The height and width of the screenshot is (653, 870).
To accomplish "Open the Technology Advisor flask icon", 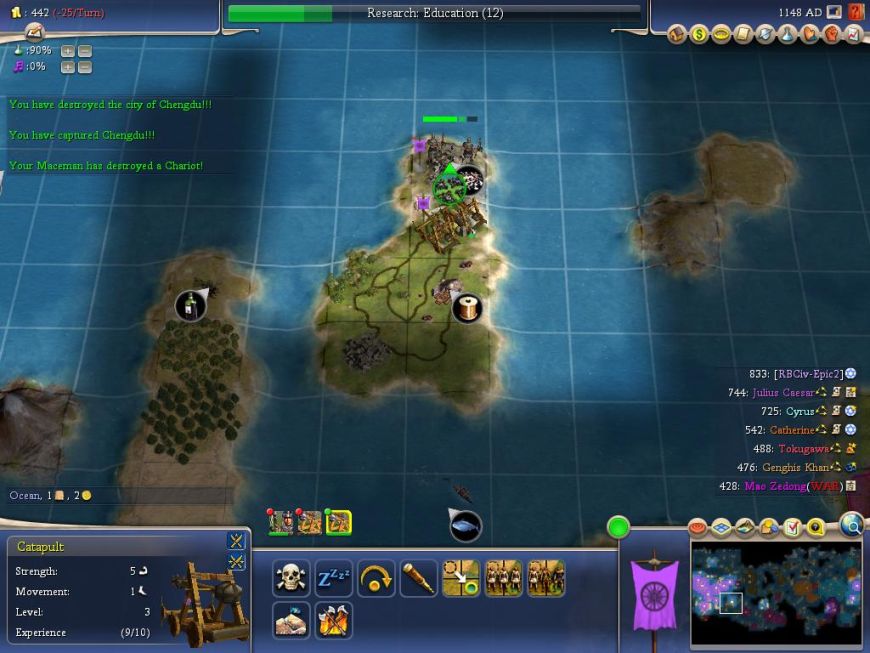I will [787, 34].
